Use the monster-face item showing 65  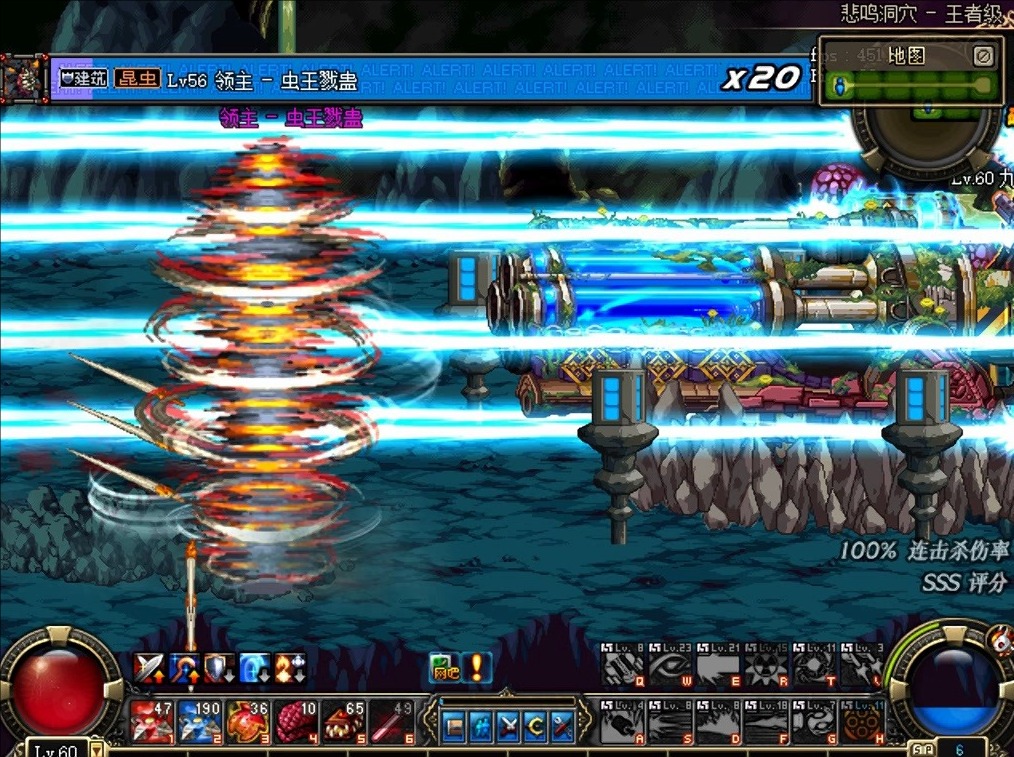click(342, 722)
